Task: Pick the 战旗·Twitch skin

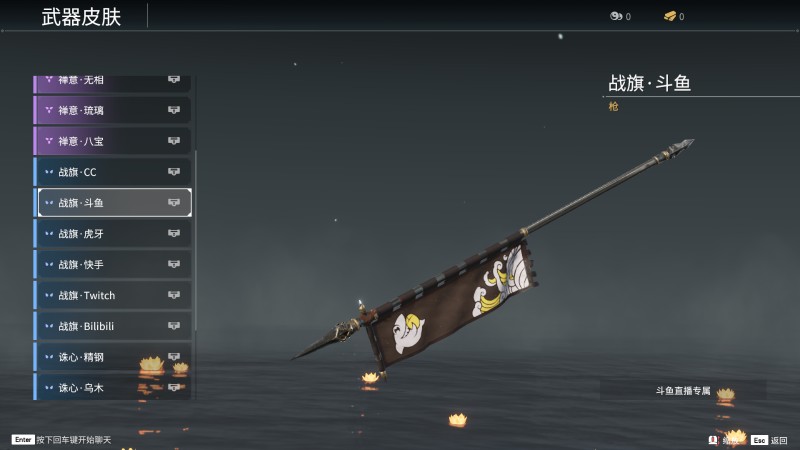Action: [112, 296]
